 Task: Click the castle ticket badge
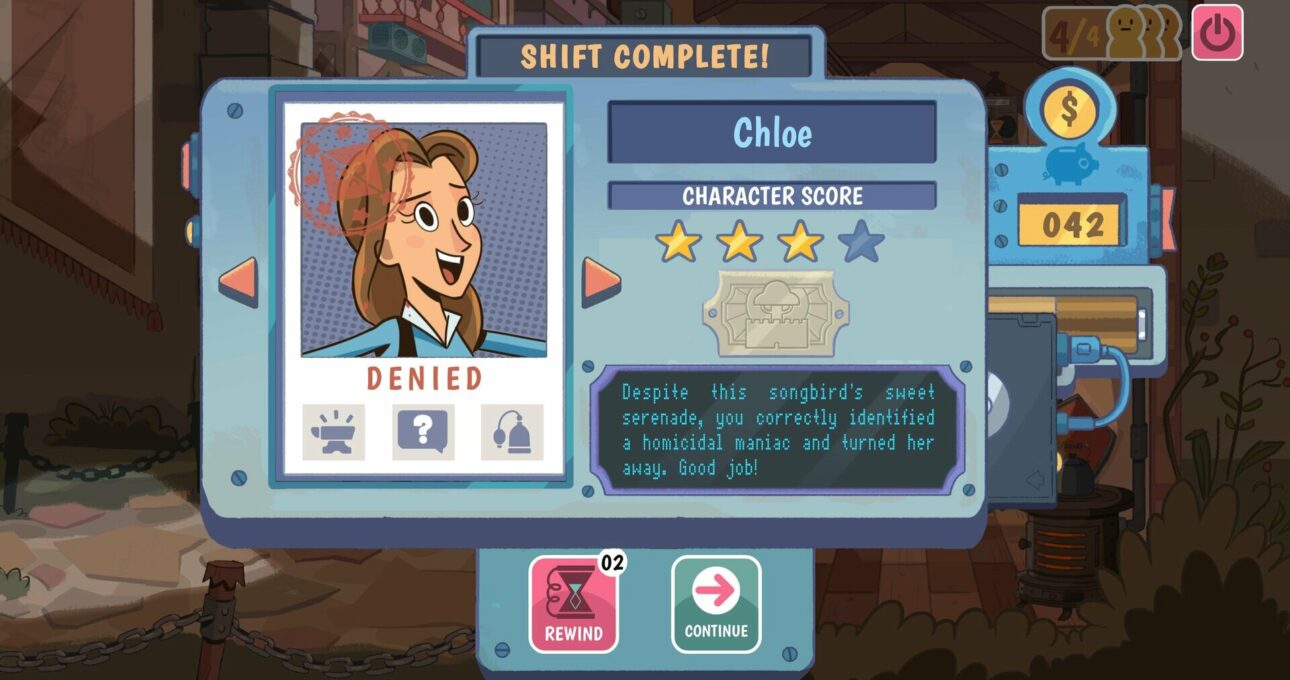pos(775,313)
